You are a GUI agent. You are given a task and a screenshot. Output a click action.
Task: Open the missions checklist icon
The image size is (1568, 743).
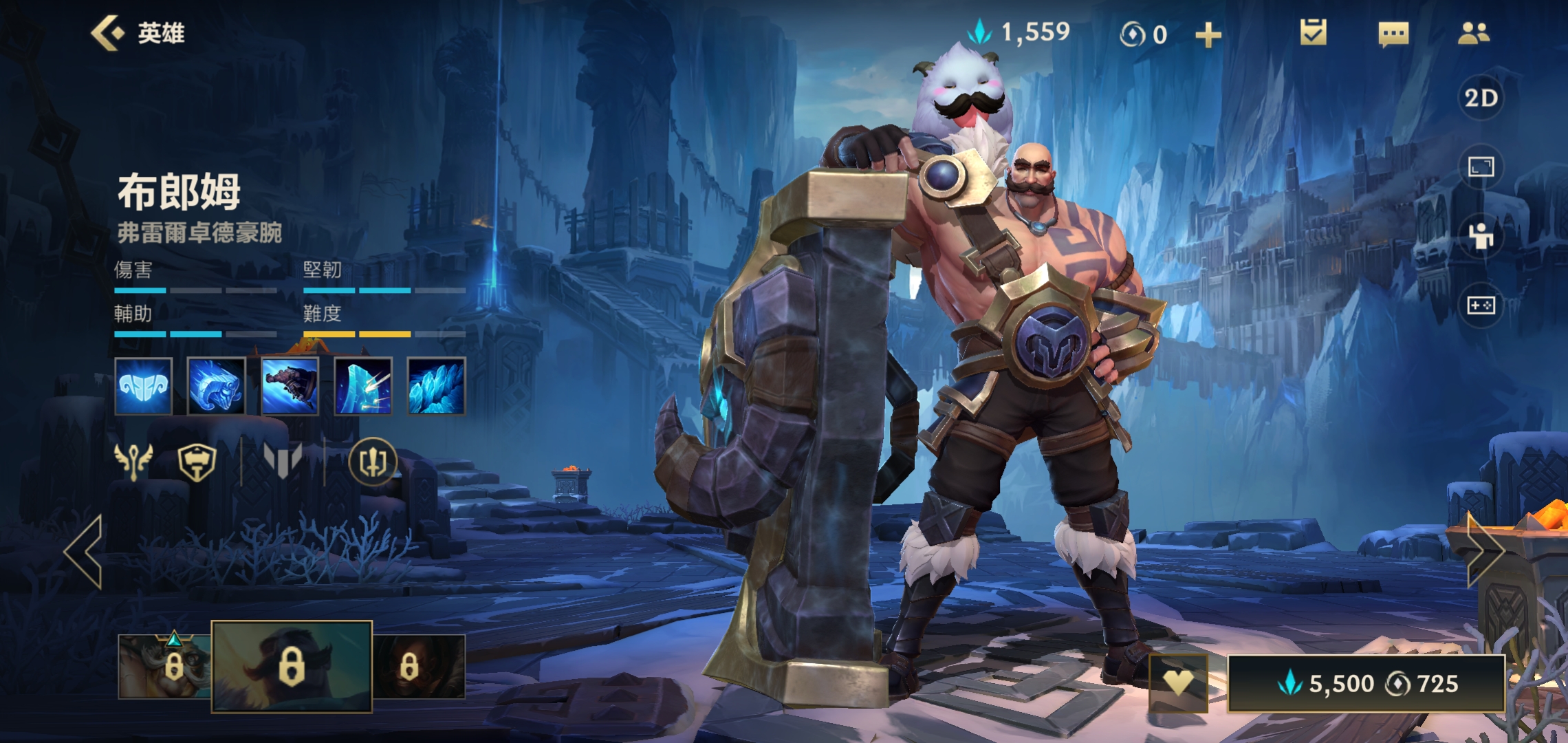(1313, 33)
